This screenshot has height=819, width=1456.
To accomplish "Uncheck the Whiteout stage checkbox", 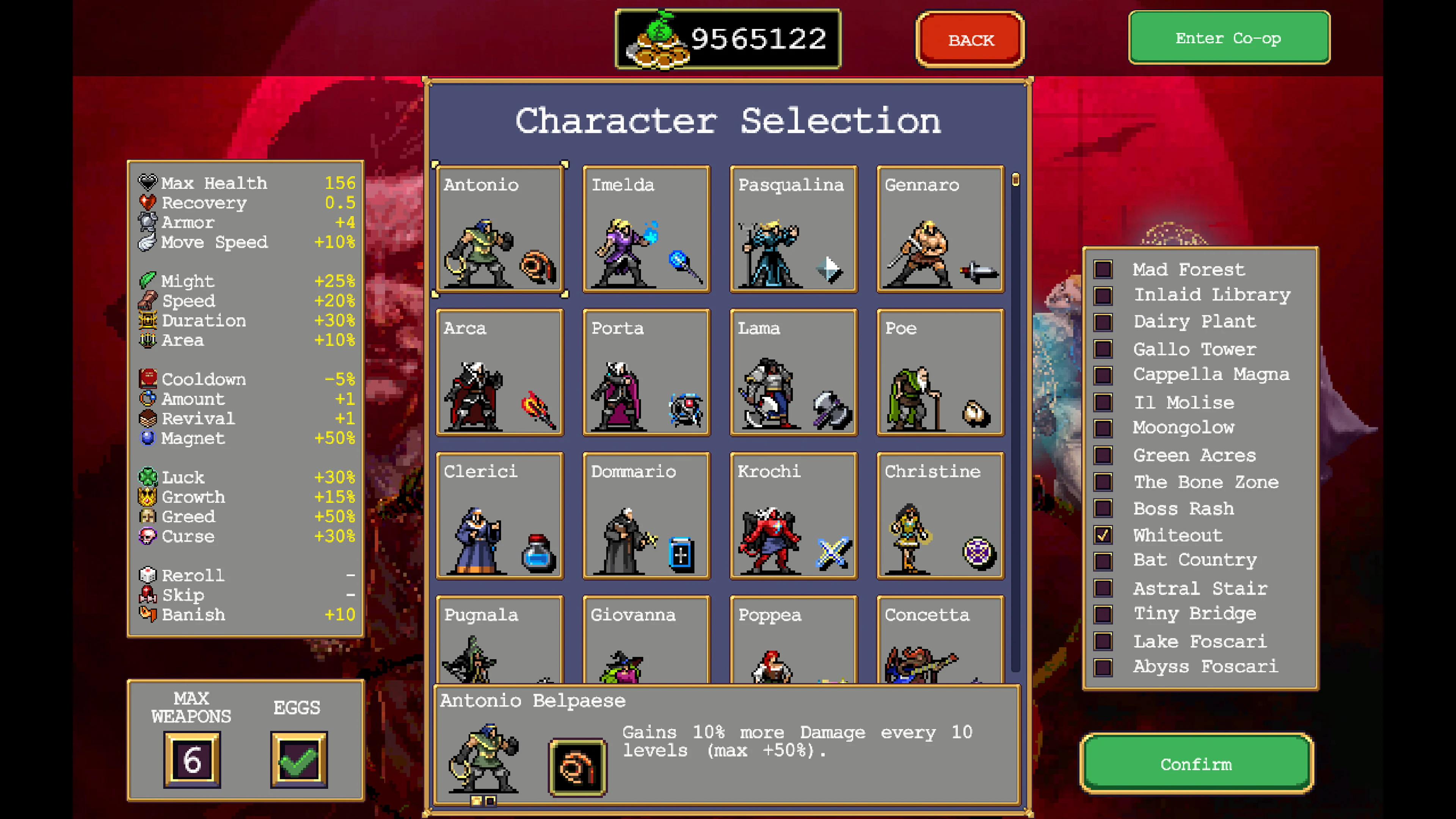I will pyautogui.click(x=1102, y=535).
